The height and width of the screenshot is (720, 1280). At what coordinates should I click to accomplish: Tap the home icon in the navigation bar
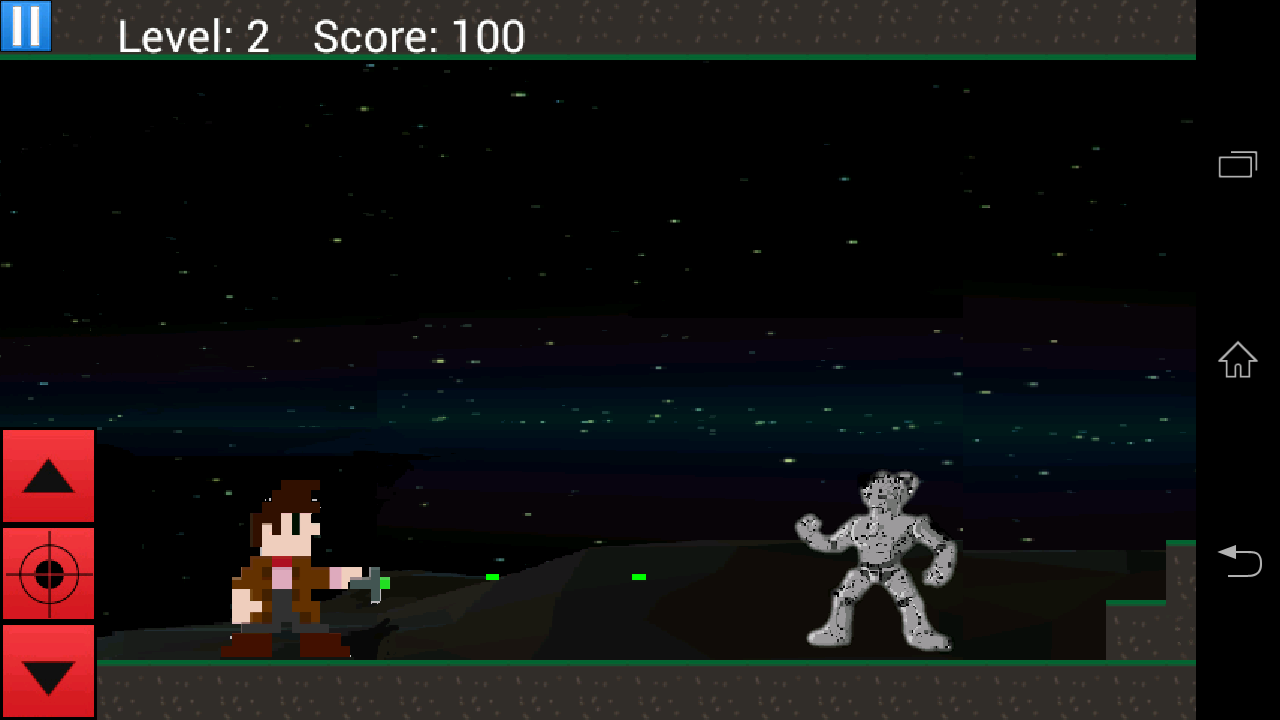[1238, 360]
